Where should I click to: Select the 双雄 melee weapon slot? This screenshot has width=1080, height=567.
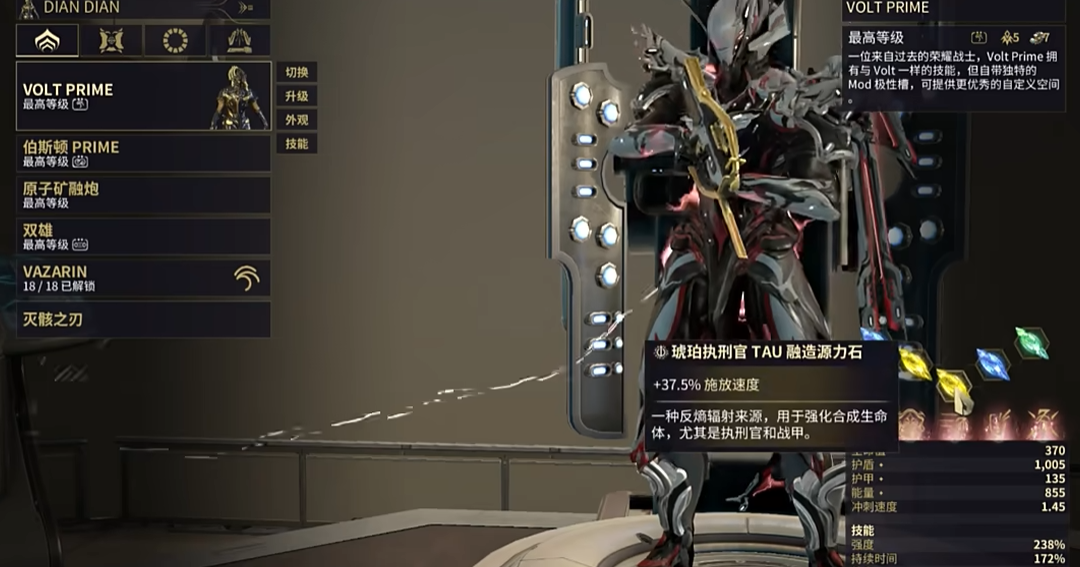pyautogui.click(x=143, y=236)
